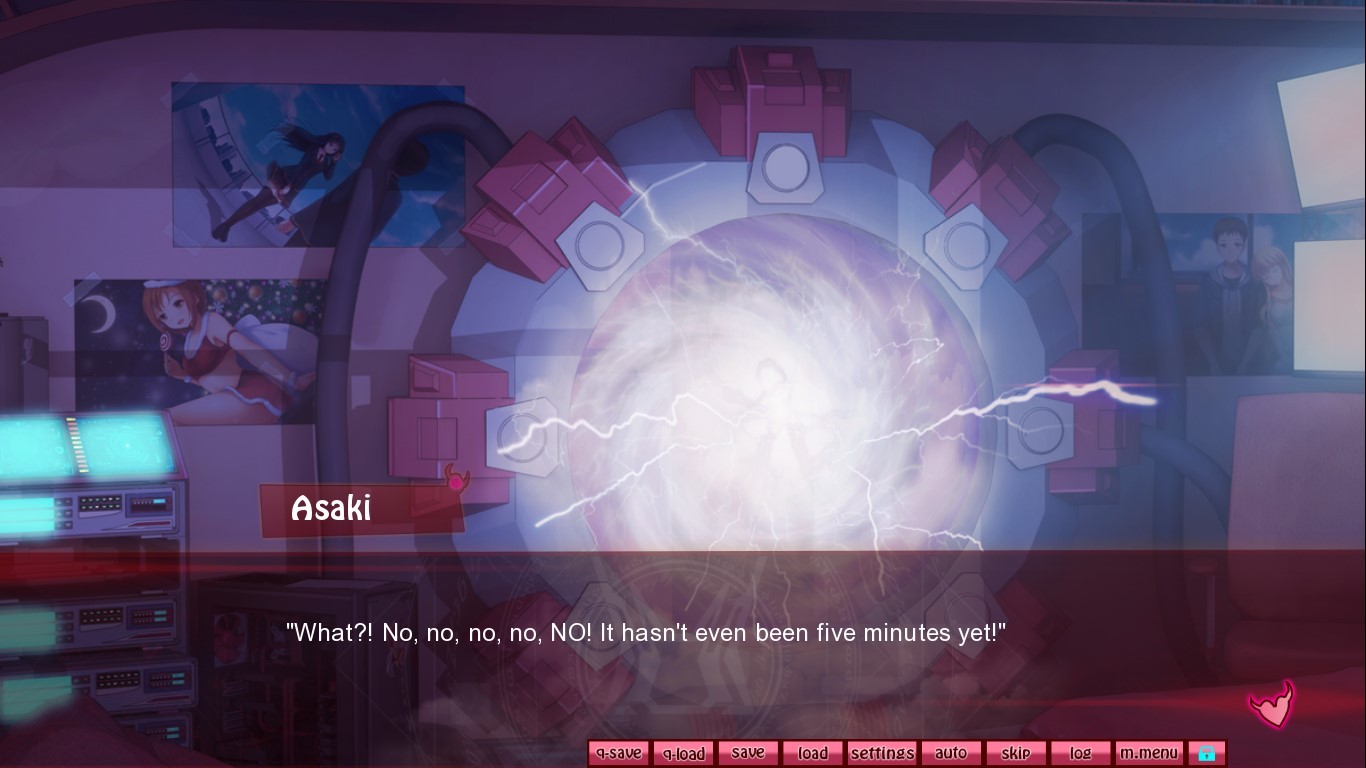The image size is (1366, 768).
Task: Open the settings menu from the quick bar
Action: 881,752
